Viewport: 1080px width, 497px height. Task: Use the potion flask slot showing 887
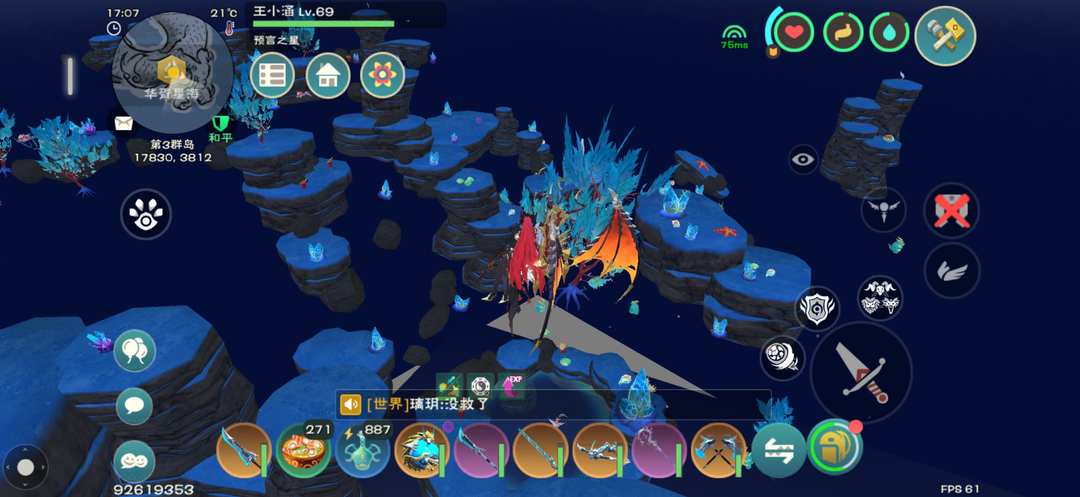(362, 451)
